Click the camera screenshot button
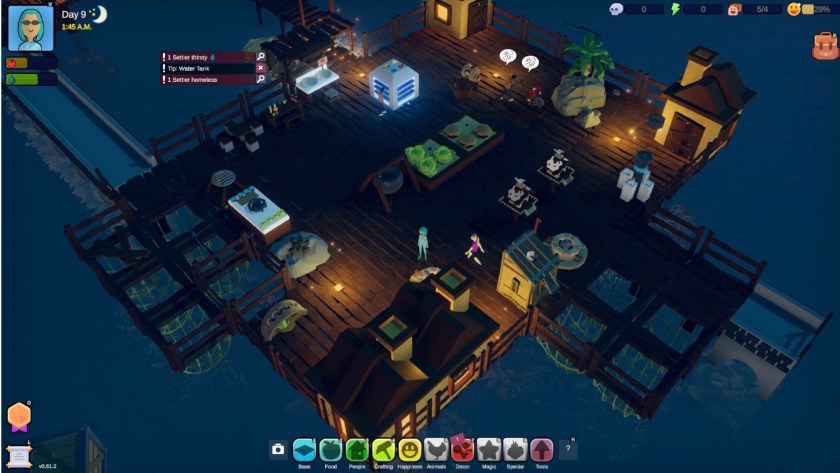This screenshot has width=840, height=473. [278, 450]
